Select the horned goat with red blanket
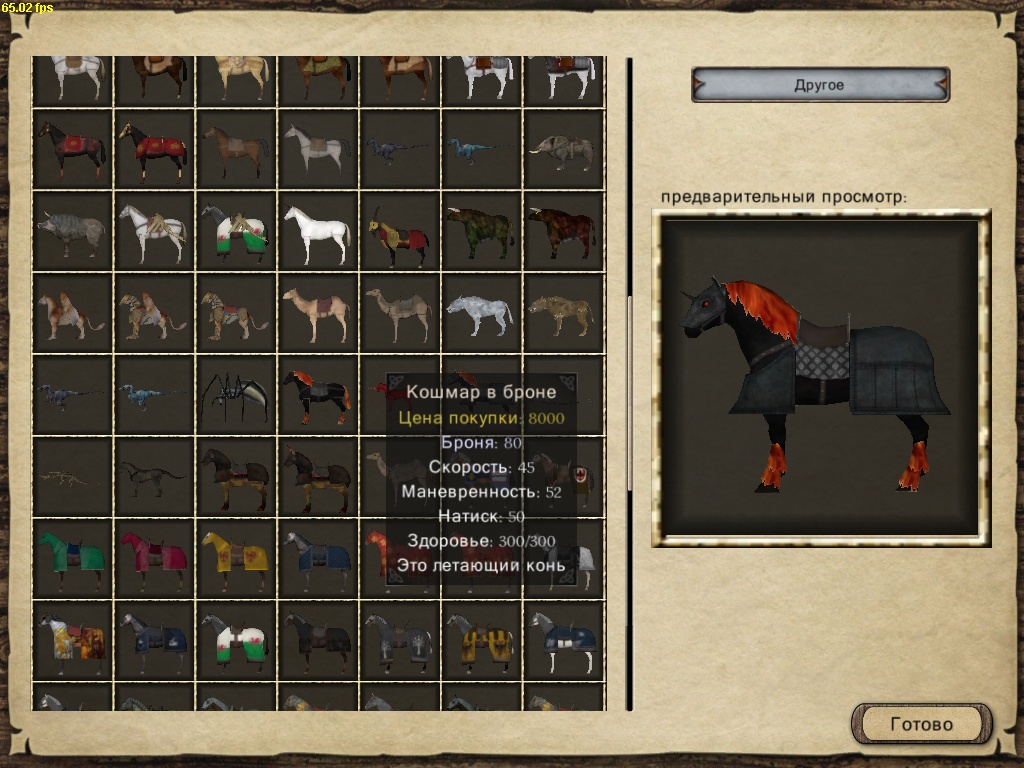 tap(399, 231)
